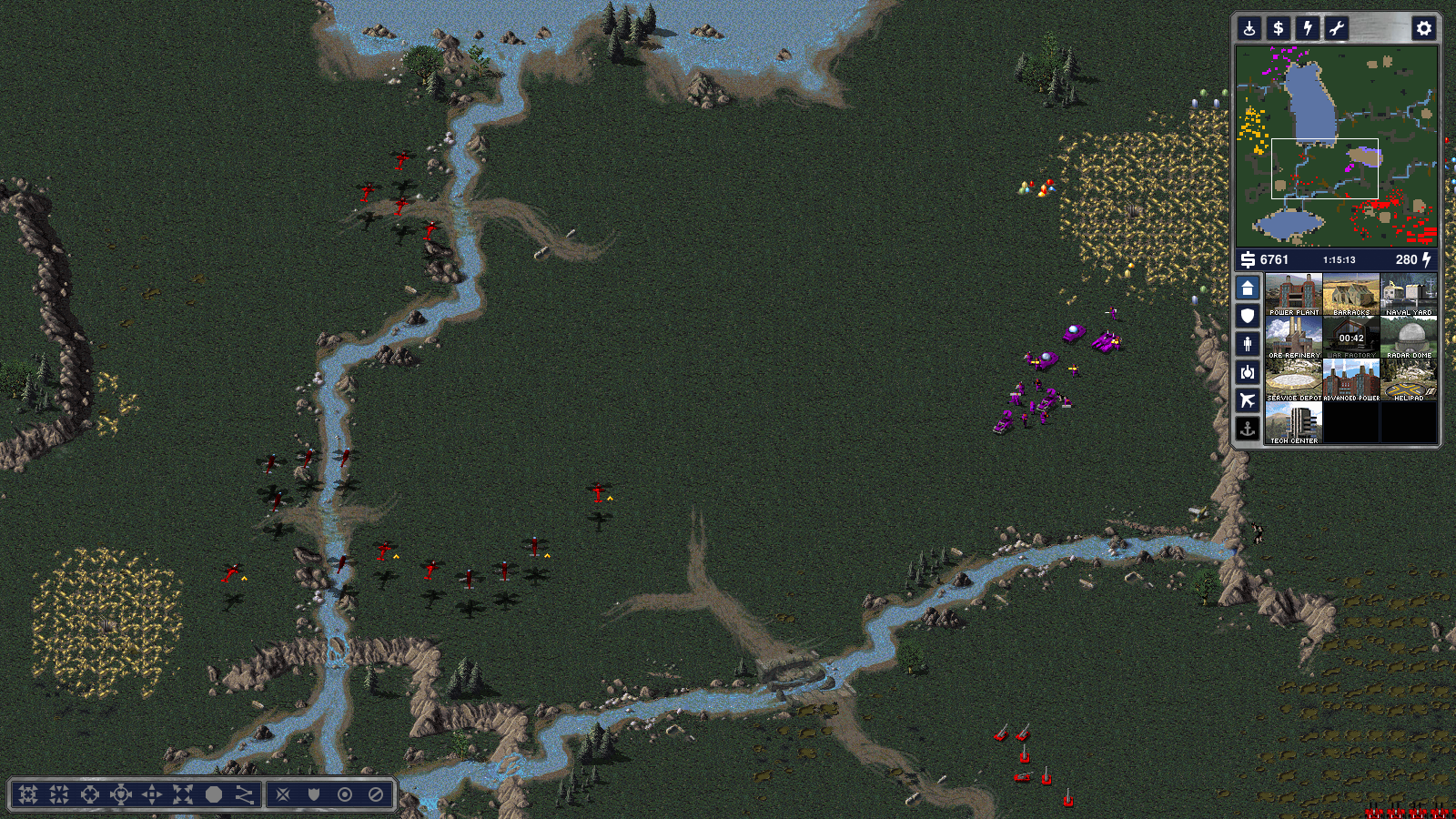Queue a Barracks for construction
Screen dimensions: 1456x819
tap(1351, 294)
